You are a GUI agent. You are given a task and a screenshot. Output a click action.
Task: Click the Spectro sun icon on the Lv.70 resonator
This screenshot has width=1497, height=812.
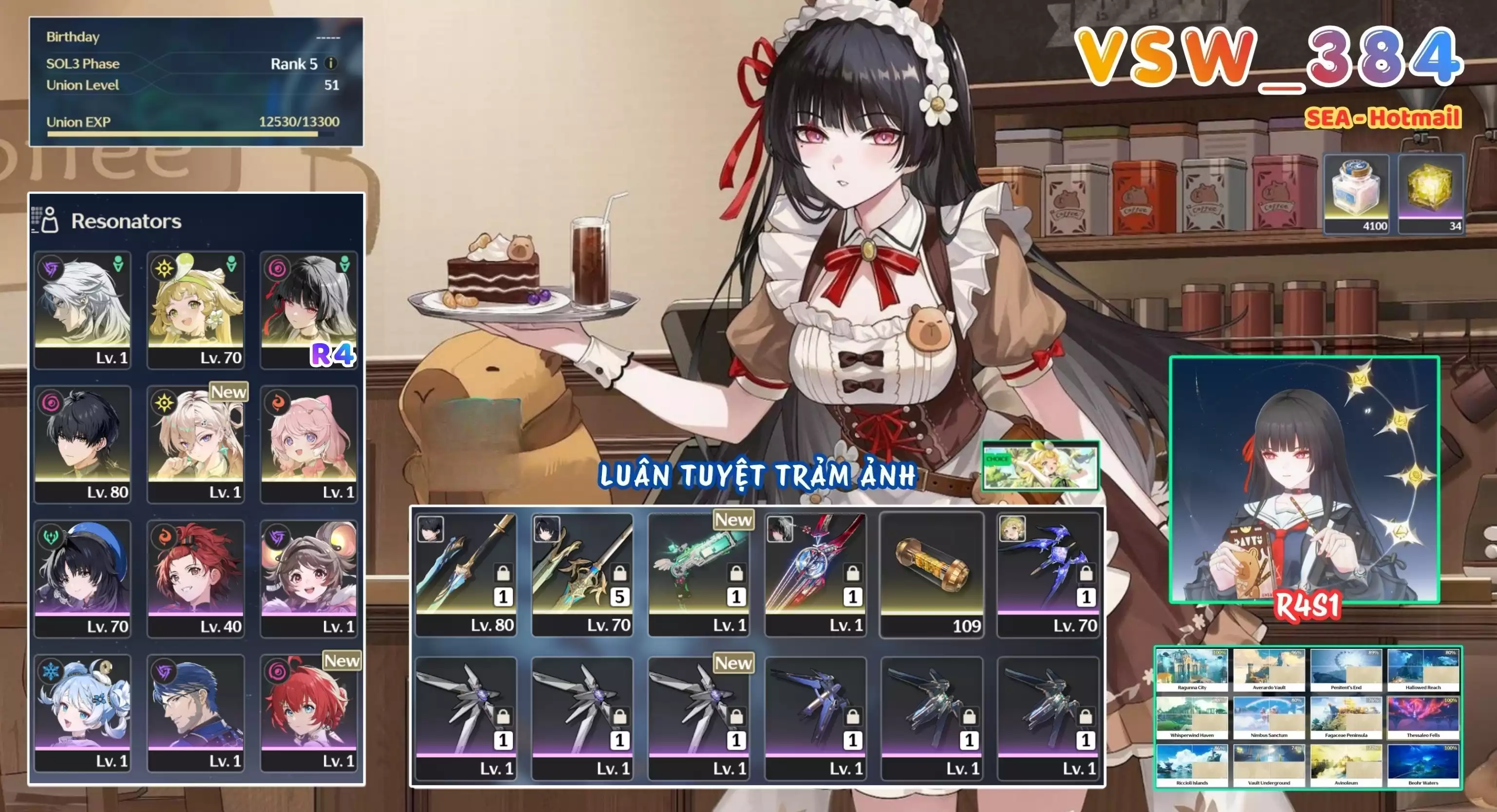point(163,268)
